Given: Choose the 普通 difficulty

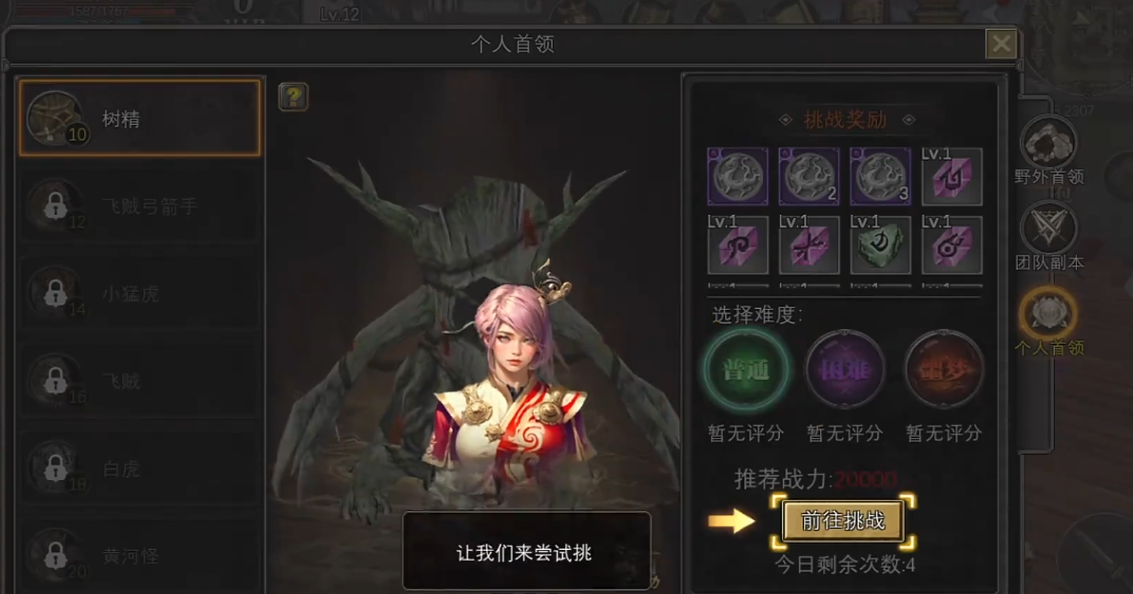Looking at the screenshot, I should click(746, 370).
